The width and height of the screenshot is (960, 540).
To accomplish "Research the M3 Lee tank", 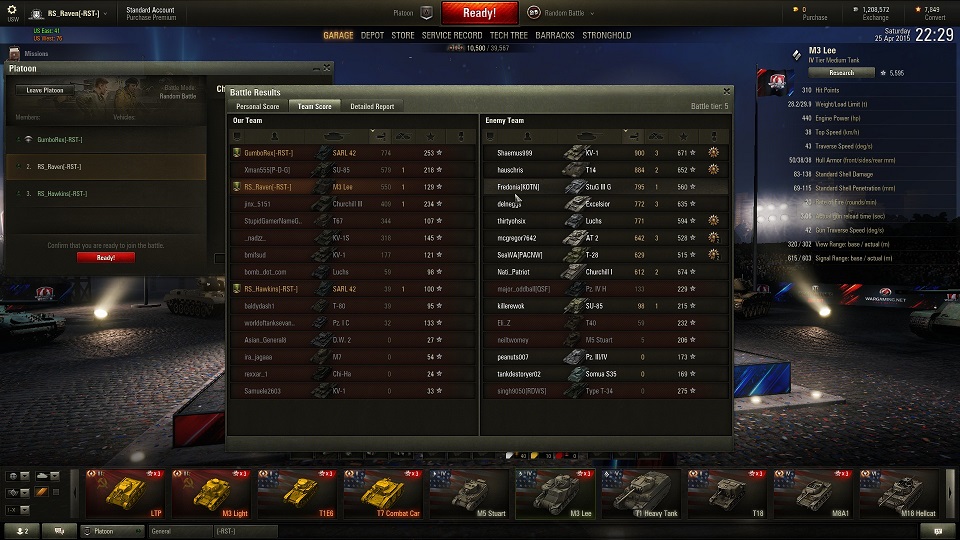I will (x=842, y=73).
